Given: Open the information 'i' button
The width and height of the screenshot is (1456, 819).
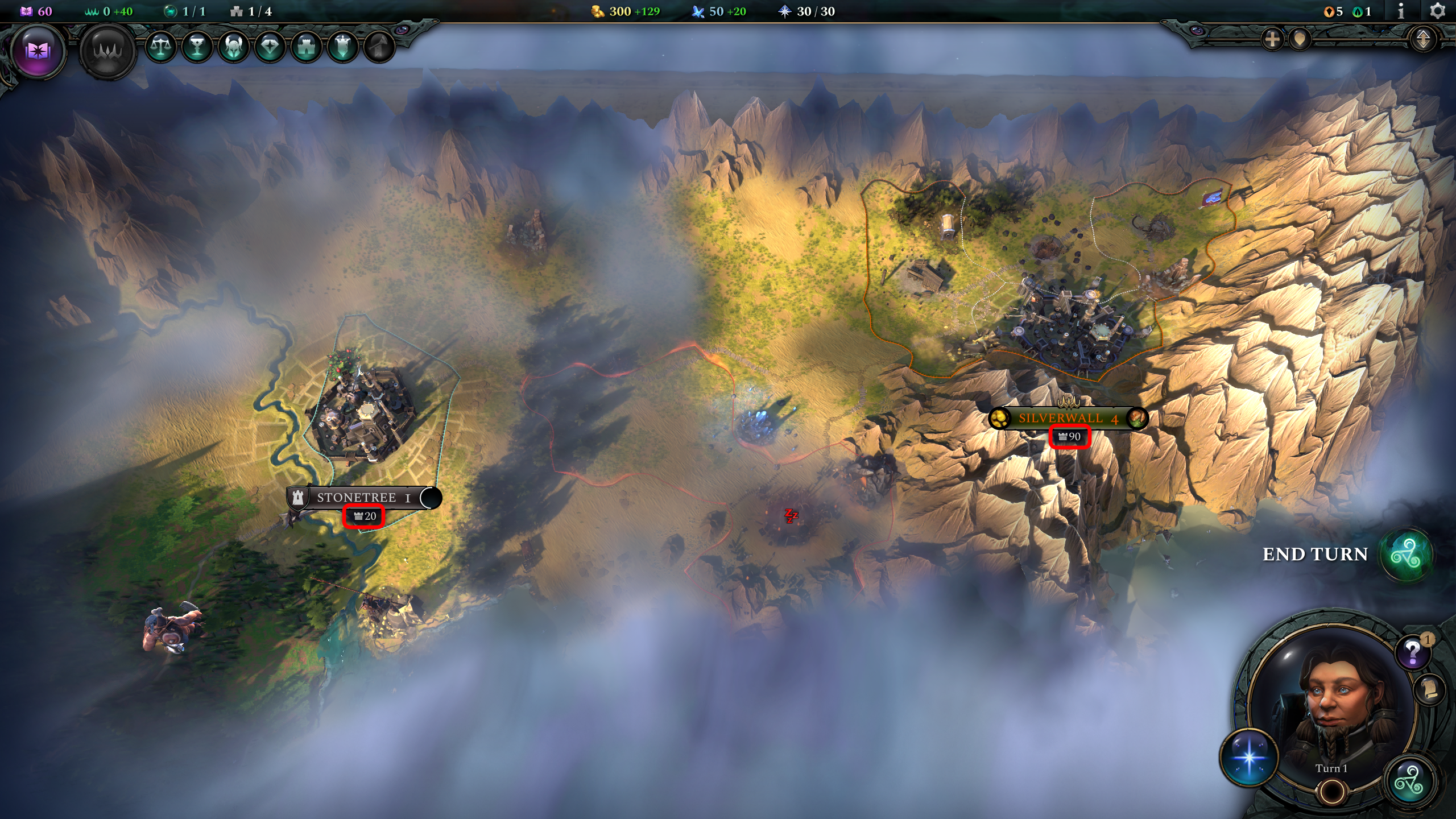Looking at the screenshot, I should tap(1401, 11).
